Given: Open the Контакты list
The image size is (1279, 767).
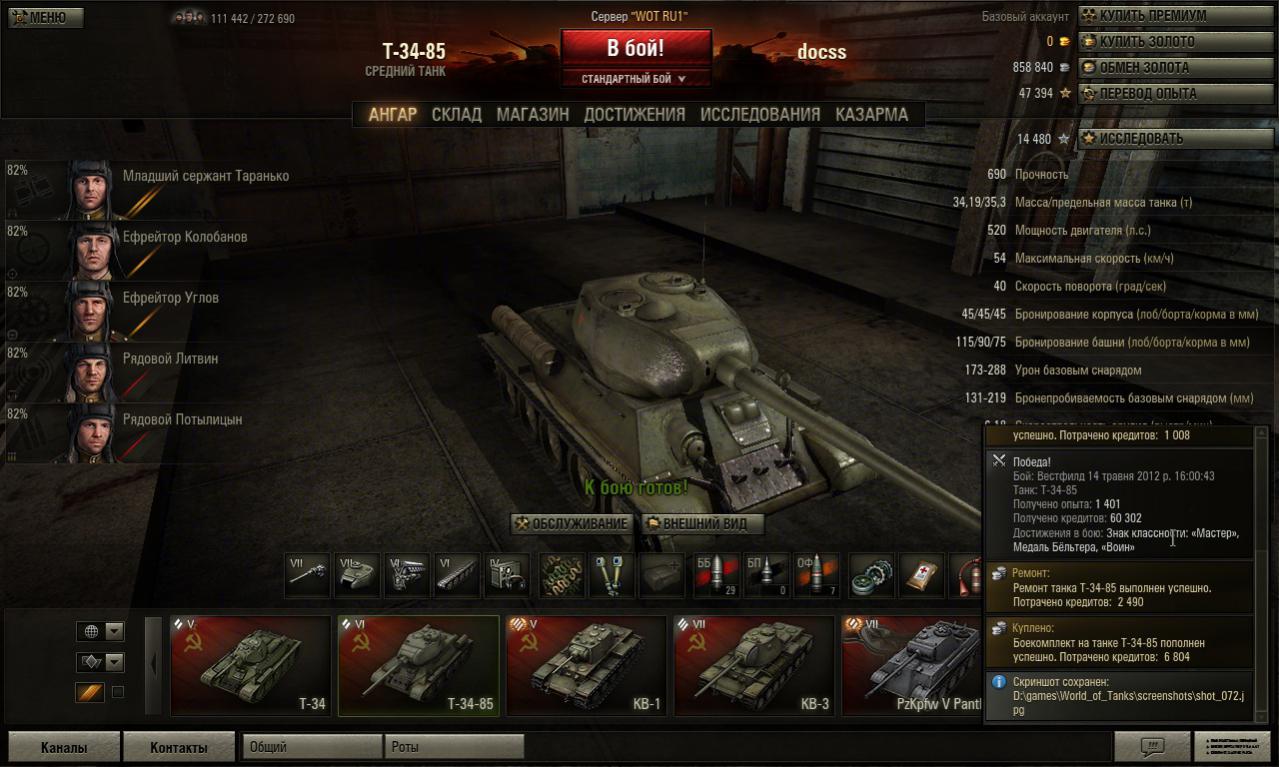Looking at the screenshot, I should [179, 747].
